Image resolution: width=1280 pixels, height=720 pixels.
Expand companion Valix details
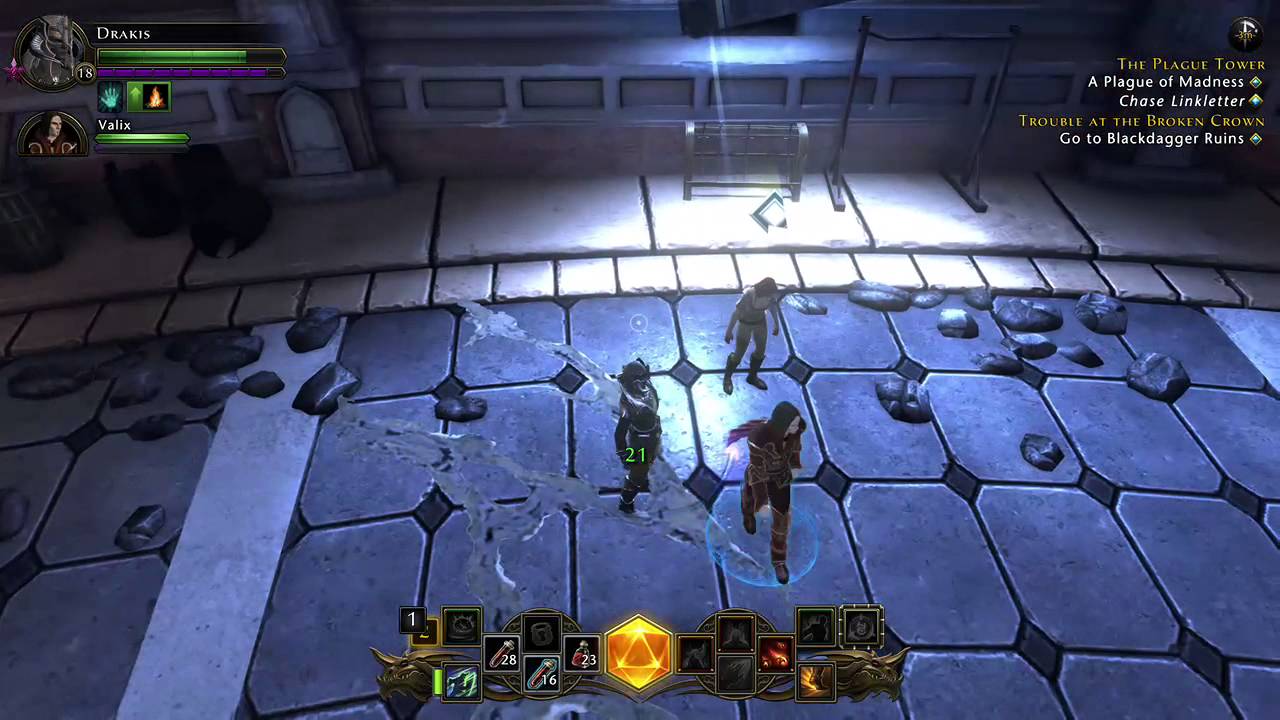[x=114, y=125]
